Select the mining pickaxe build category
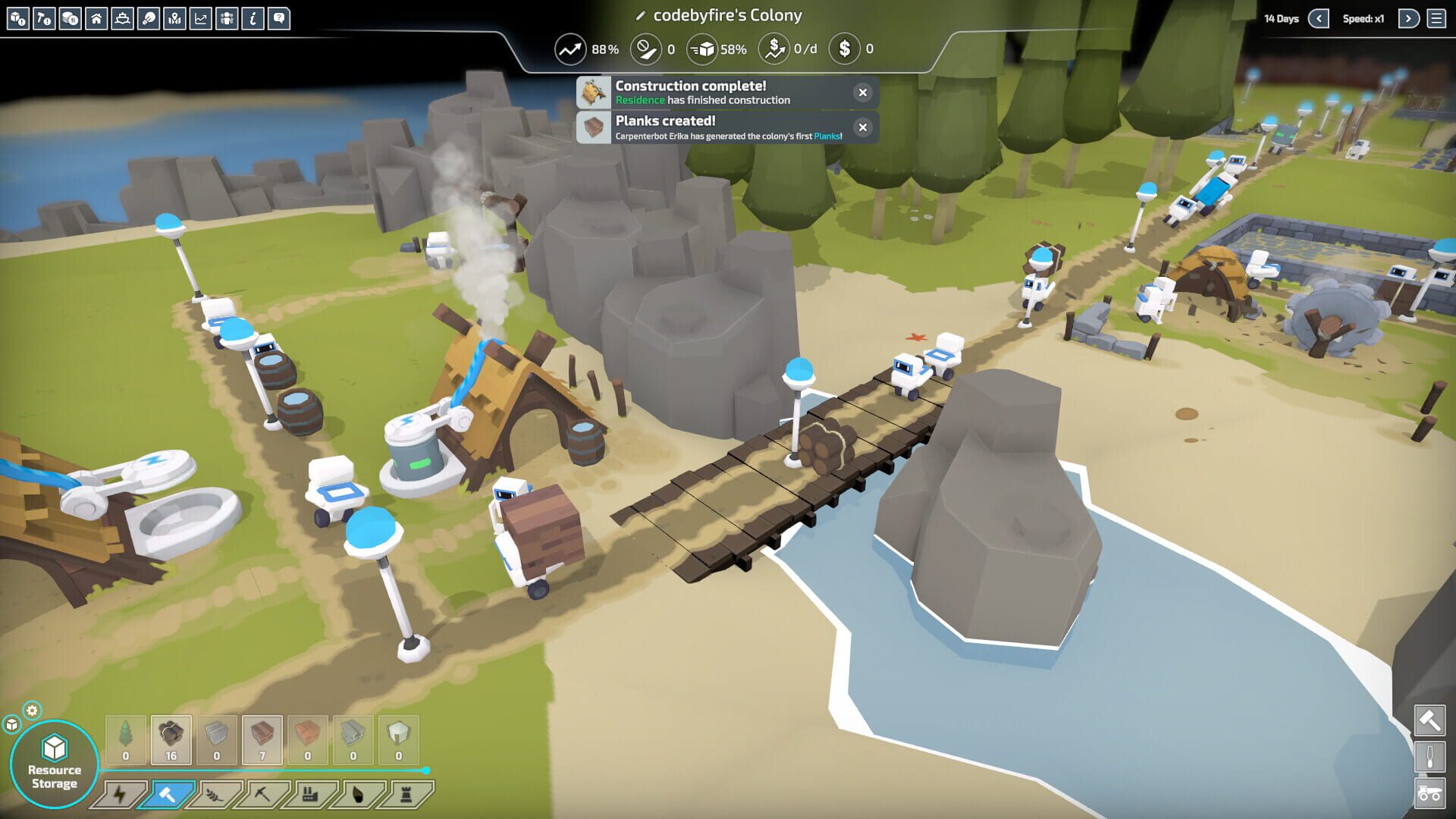The height and width of the screenshot is (819, 1456). tap(262, 794)
